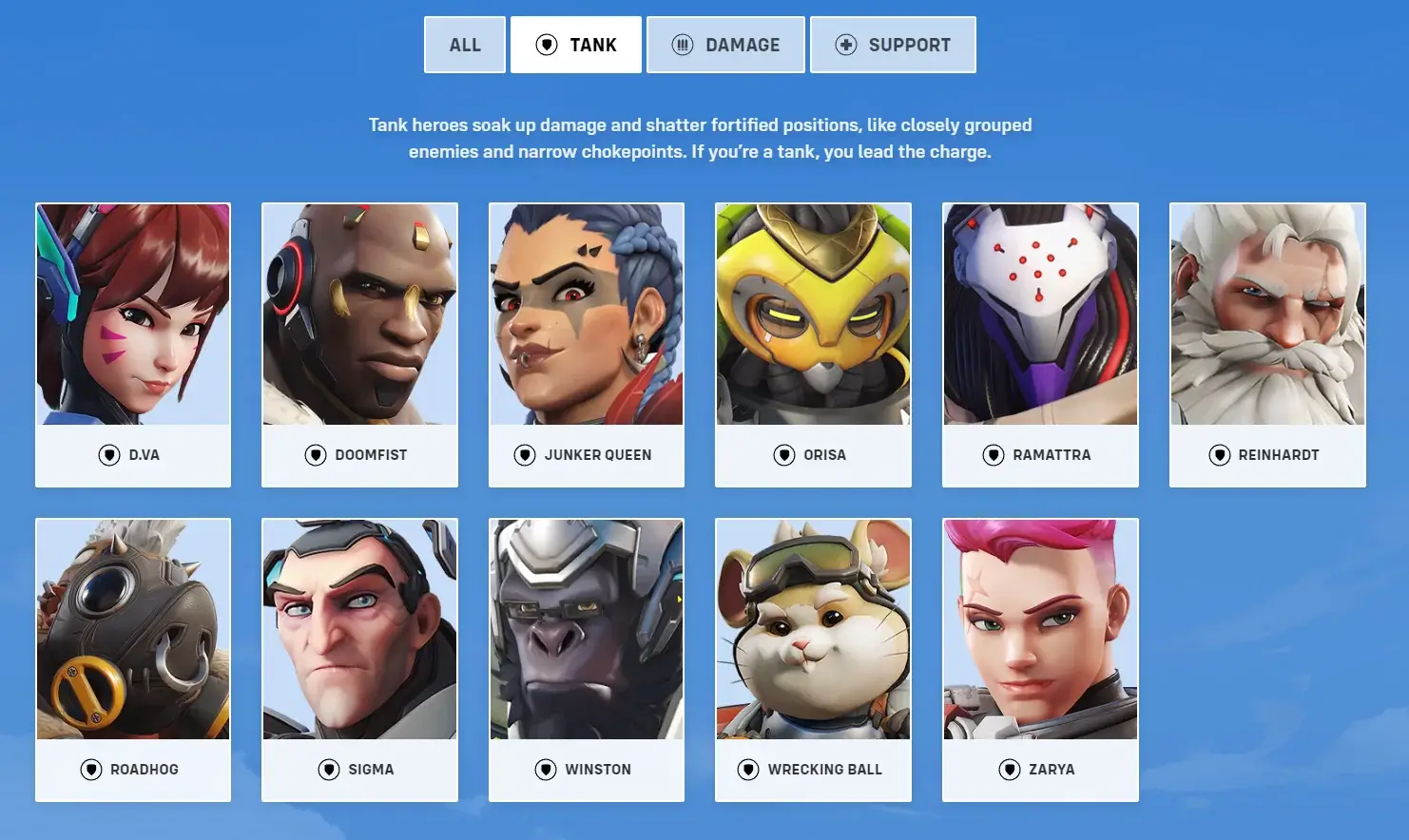This screenshot has height=840, width=1409.
Task: Click the DOOMFIST hero portrait
Action: tap(359, 314)
